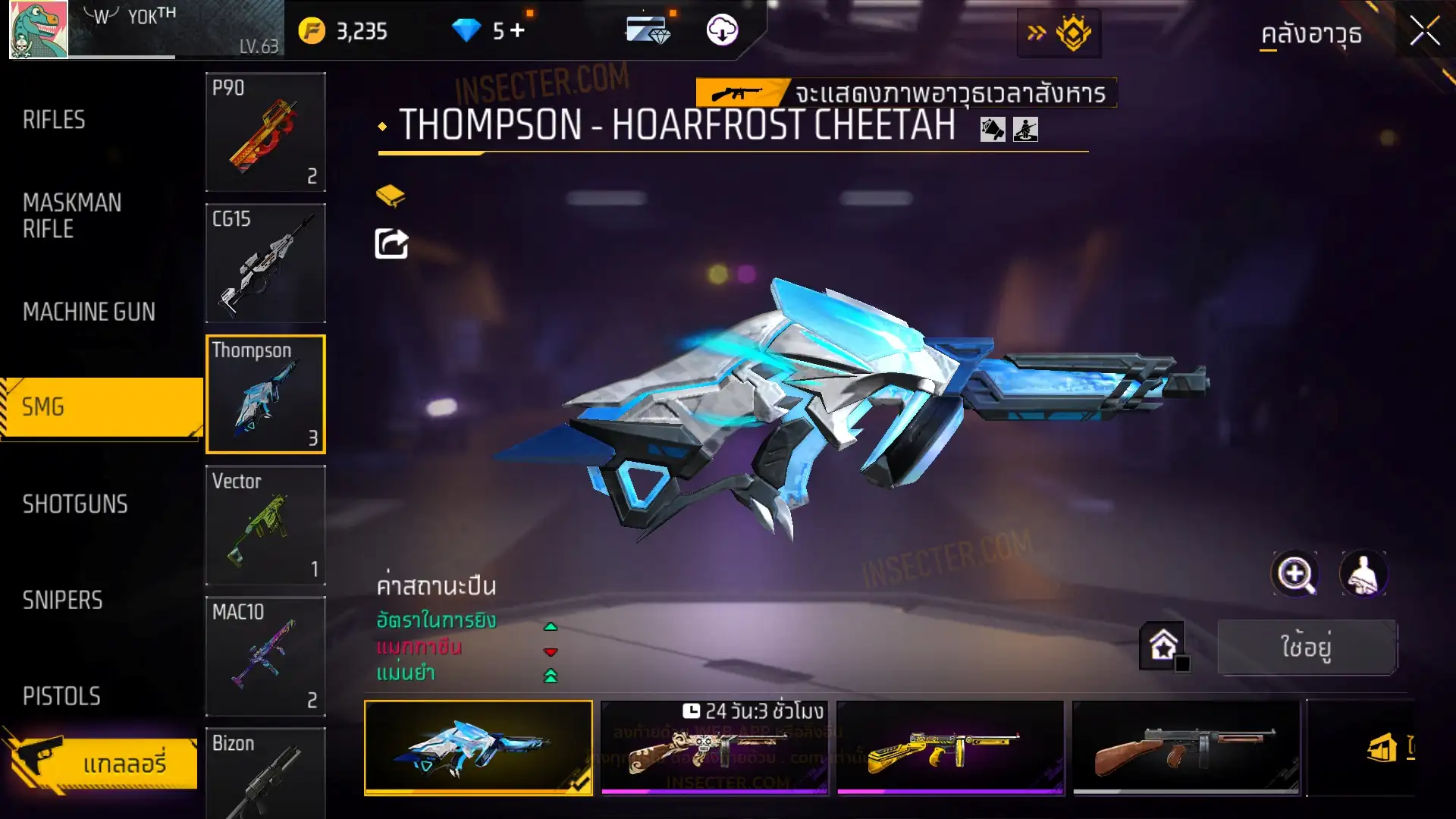Viewport: 1456px width, 819px height.
Task: Open the gallery button with pistol icon
Action: pos(102,762)
